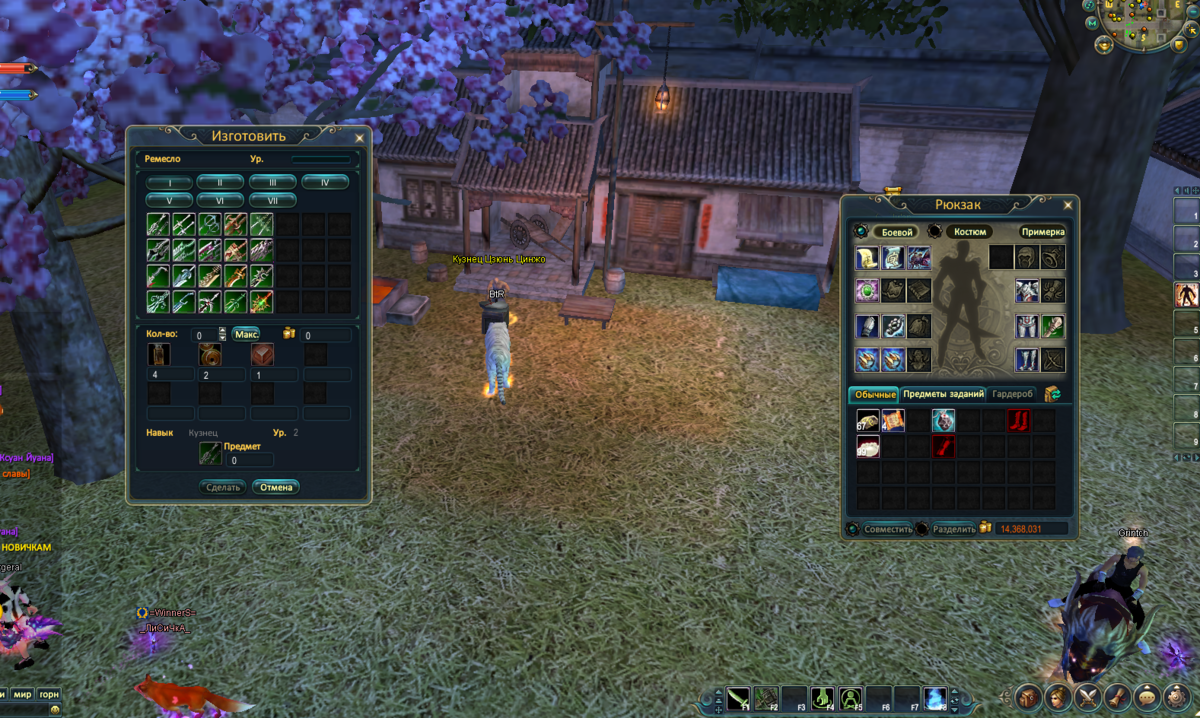The height and width of the screenshot is (718, 1200).
Task: Cancel crafting with the Отмена button
Action: coord(275,487)
